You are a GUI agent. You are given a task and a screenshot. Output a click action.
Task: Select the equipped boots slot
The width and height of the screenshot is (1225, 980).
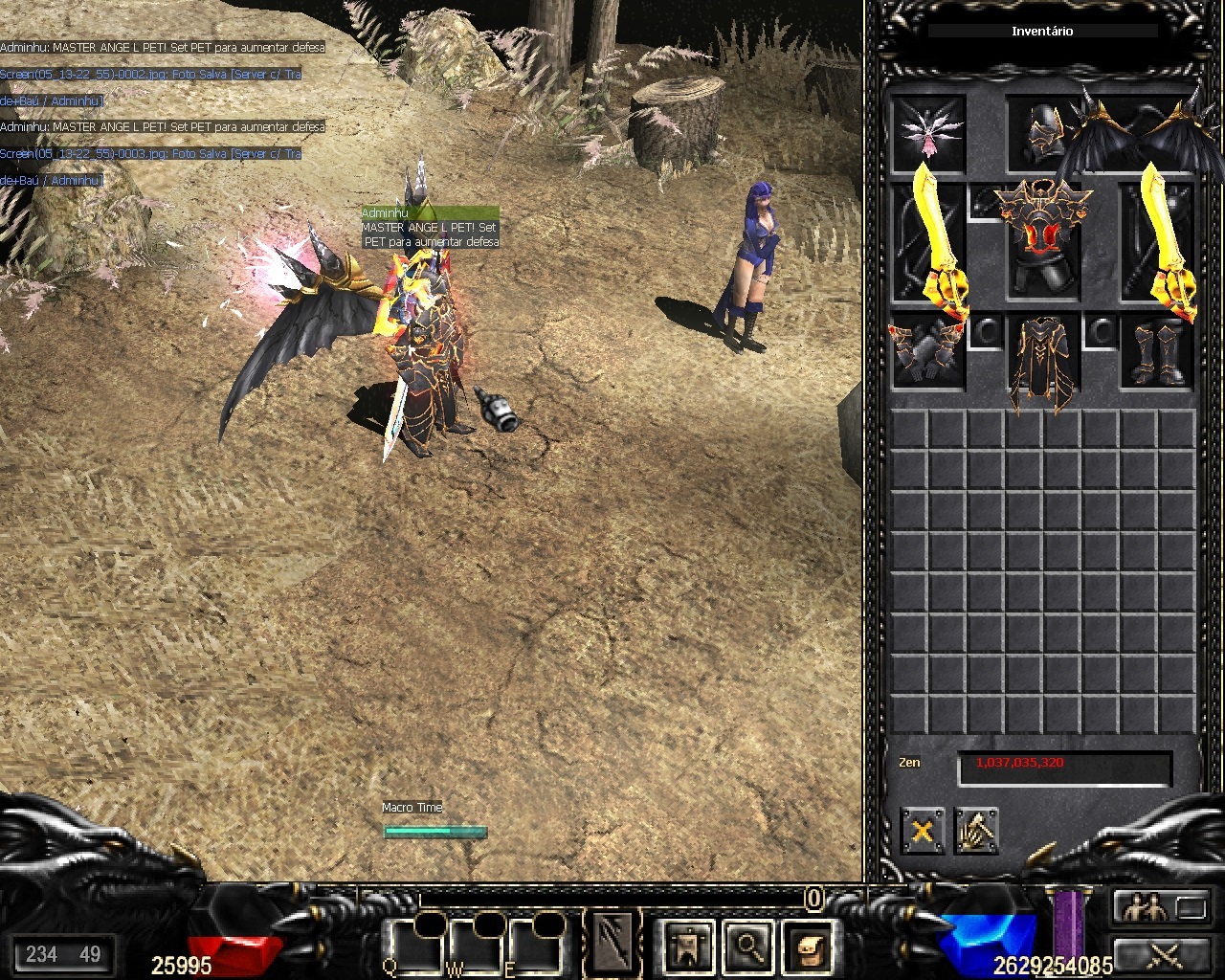tap(1157, 351)
